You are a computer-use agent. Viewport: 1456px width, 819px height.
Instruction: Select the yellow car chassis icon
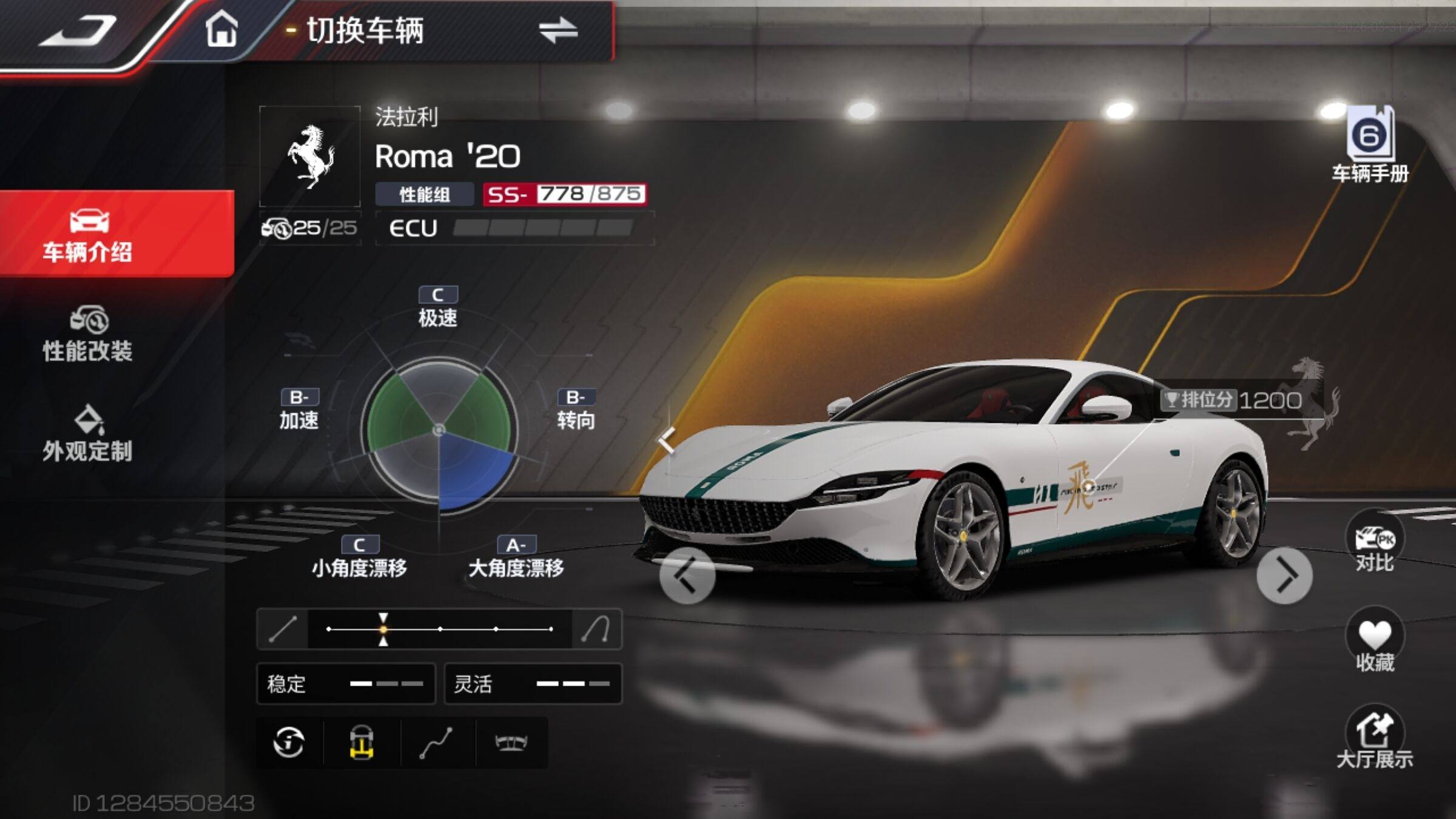[x=362, y=742]
